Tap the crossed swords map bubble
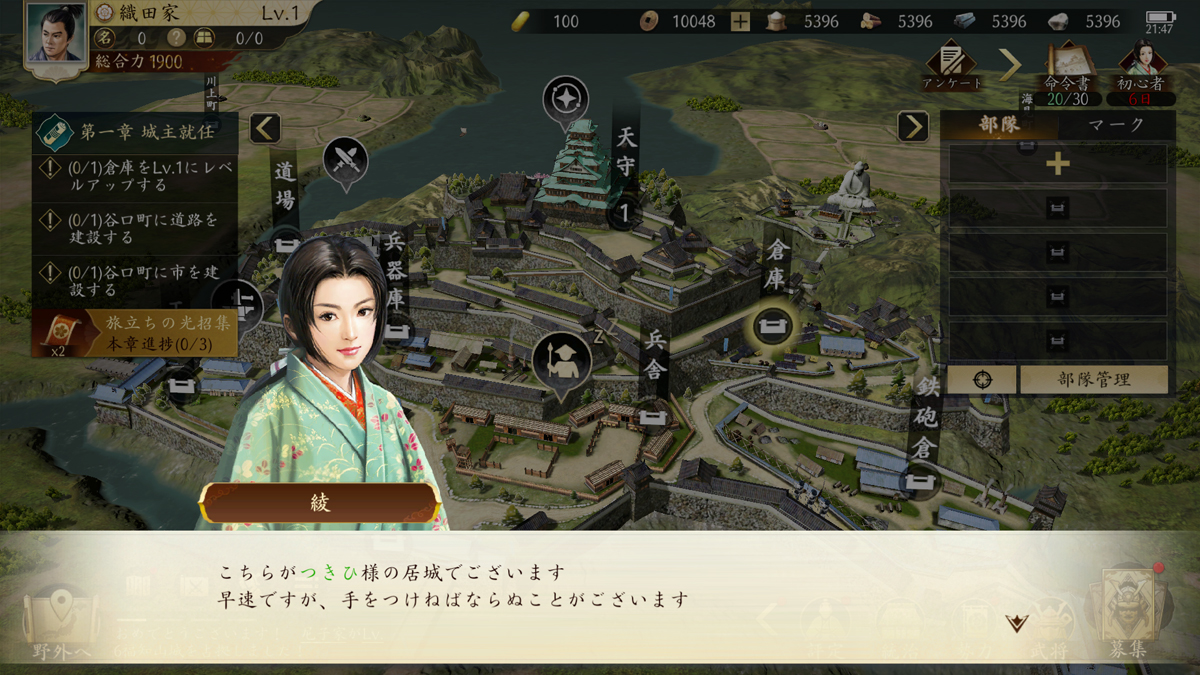 [346, 159]
